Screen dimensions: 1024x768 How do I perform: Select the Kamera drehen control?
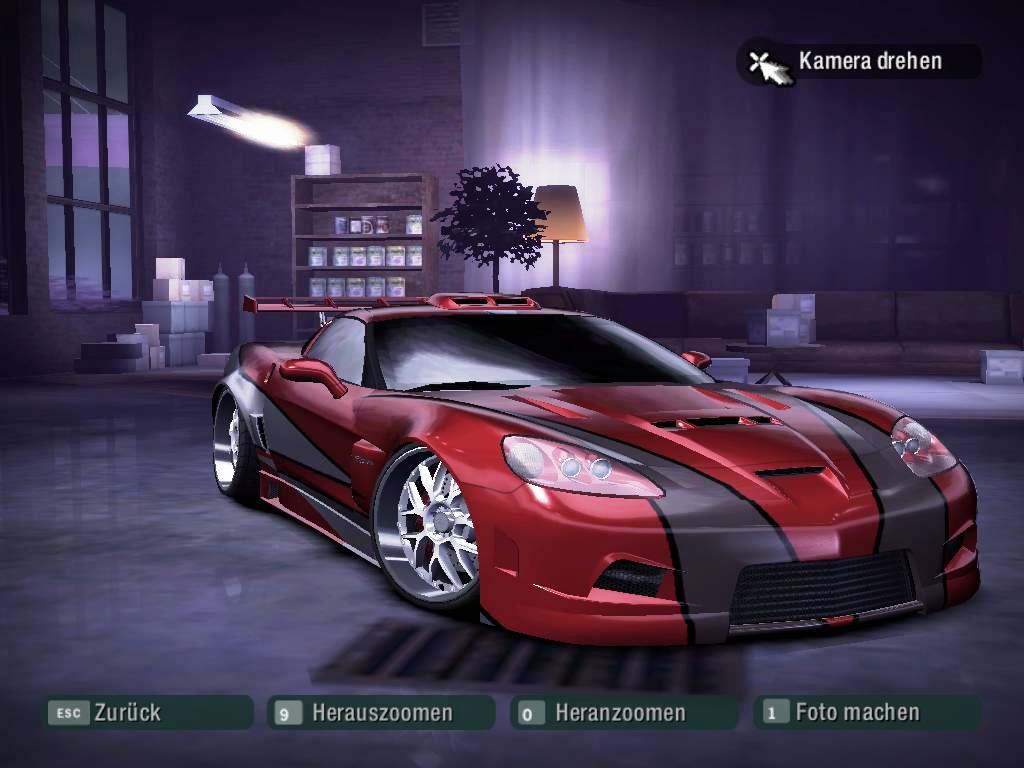point(860,61)
